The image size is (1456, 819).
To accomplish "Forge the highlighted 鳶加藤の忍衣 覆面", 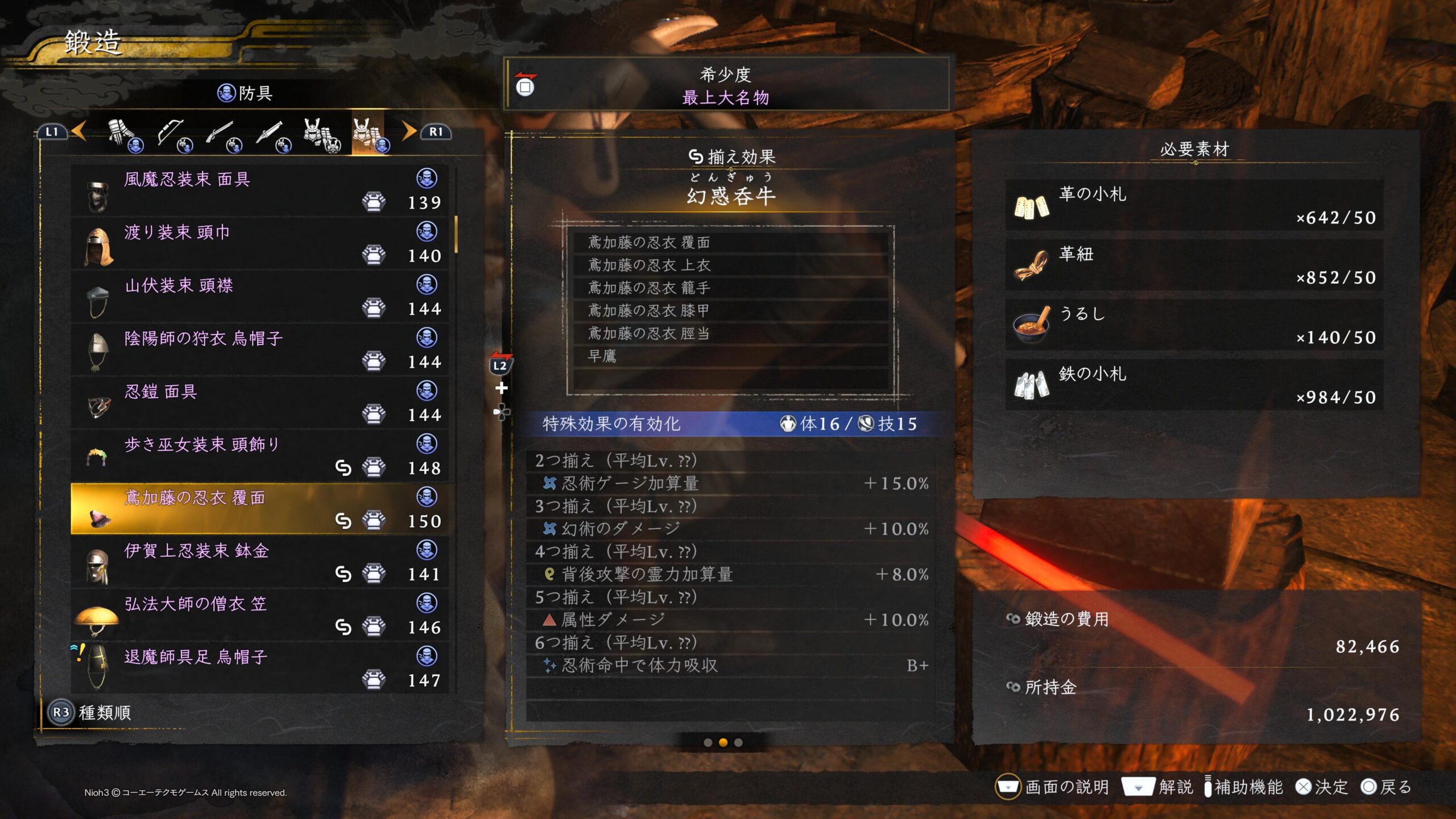I will pos(259,509).
